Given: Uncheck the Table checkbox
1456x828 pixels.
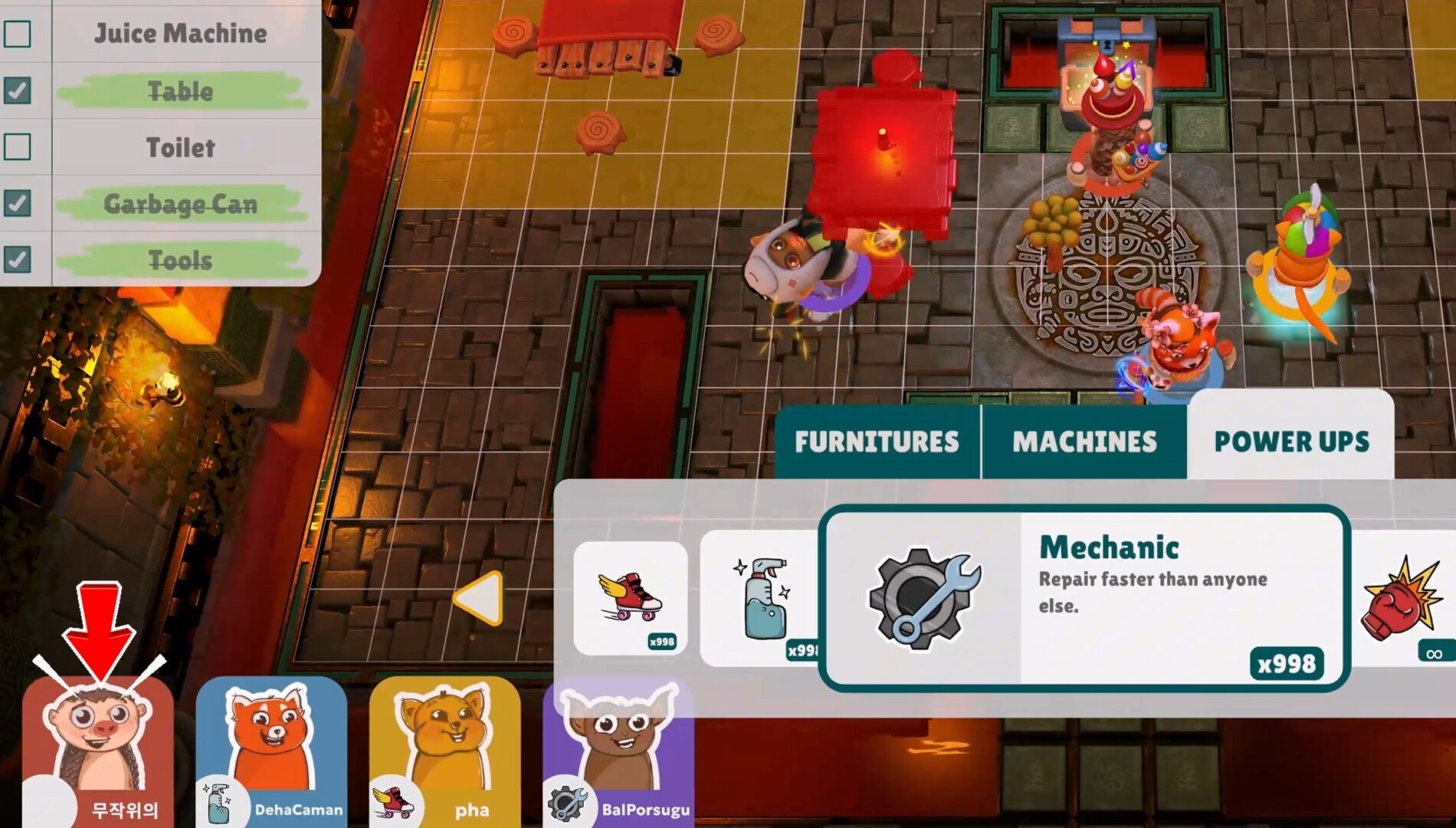Looking at the screenshot, I should (x=18, y=90).
